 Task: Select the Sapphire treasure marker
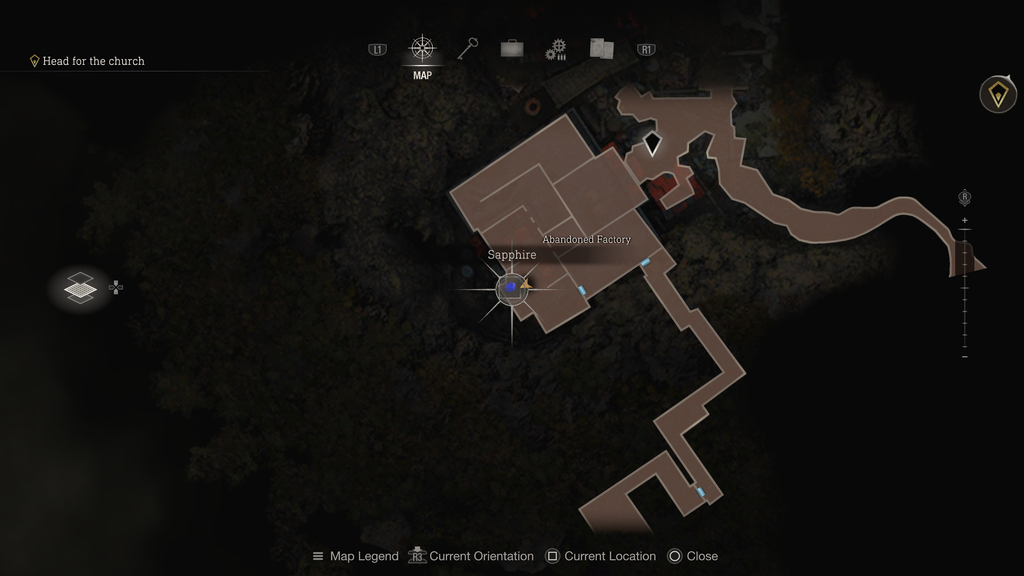pos(511,288)
